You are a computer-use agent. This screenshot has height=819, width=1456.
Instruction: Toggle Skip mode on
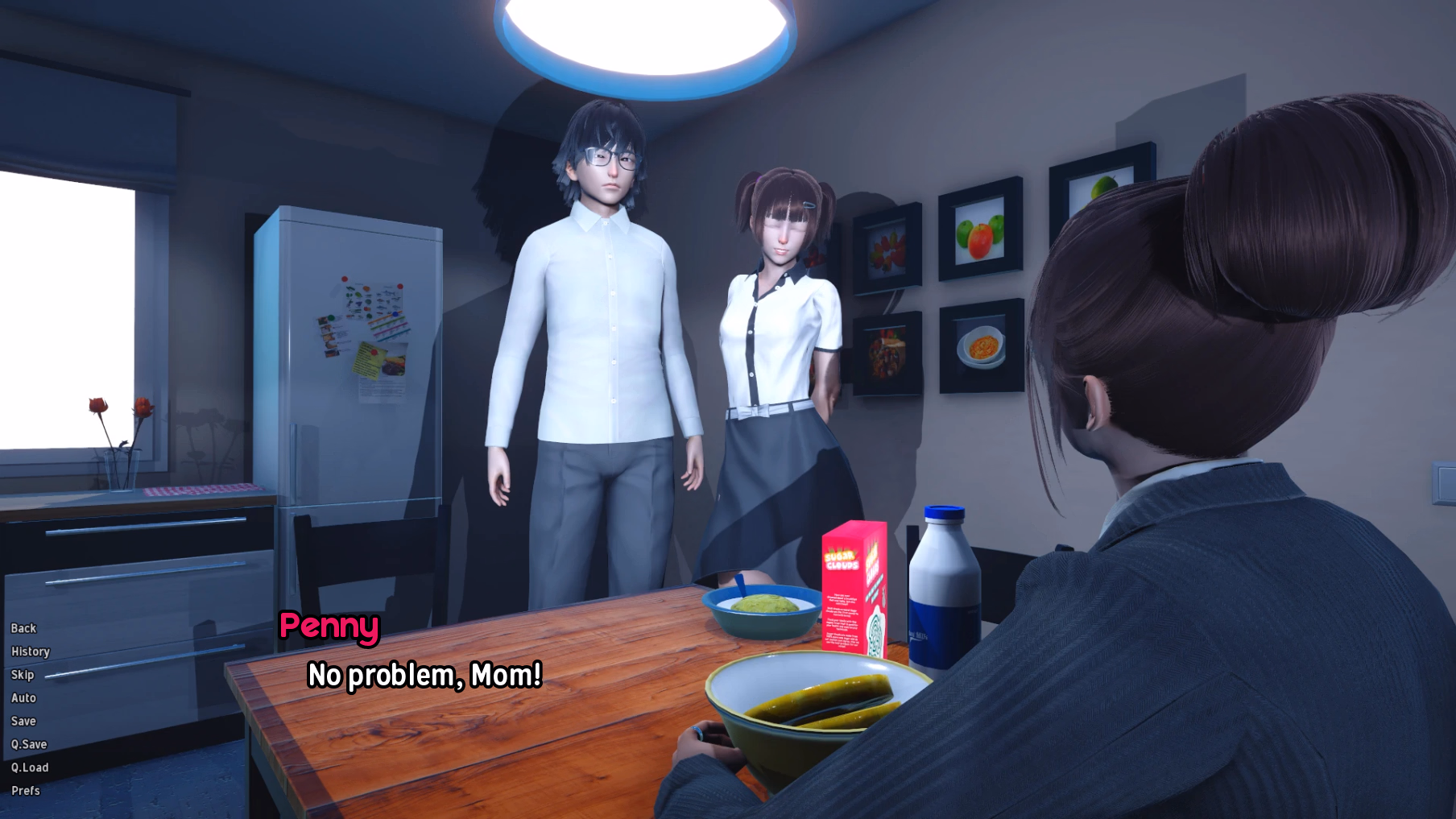22,675
